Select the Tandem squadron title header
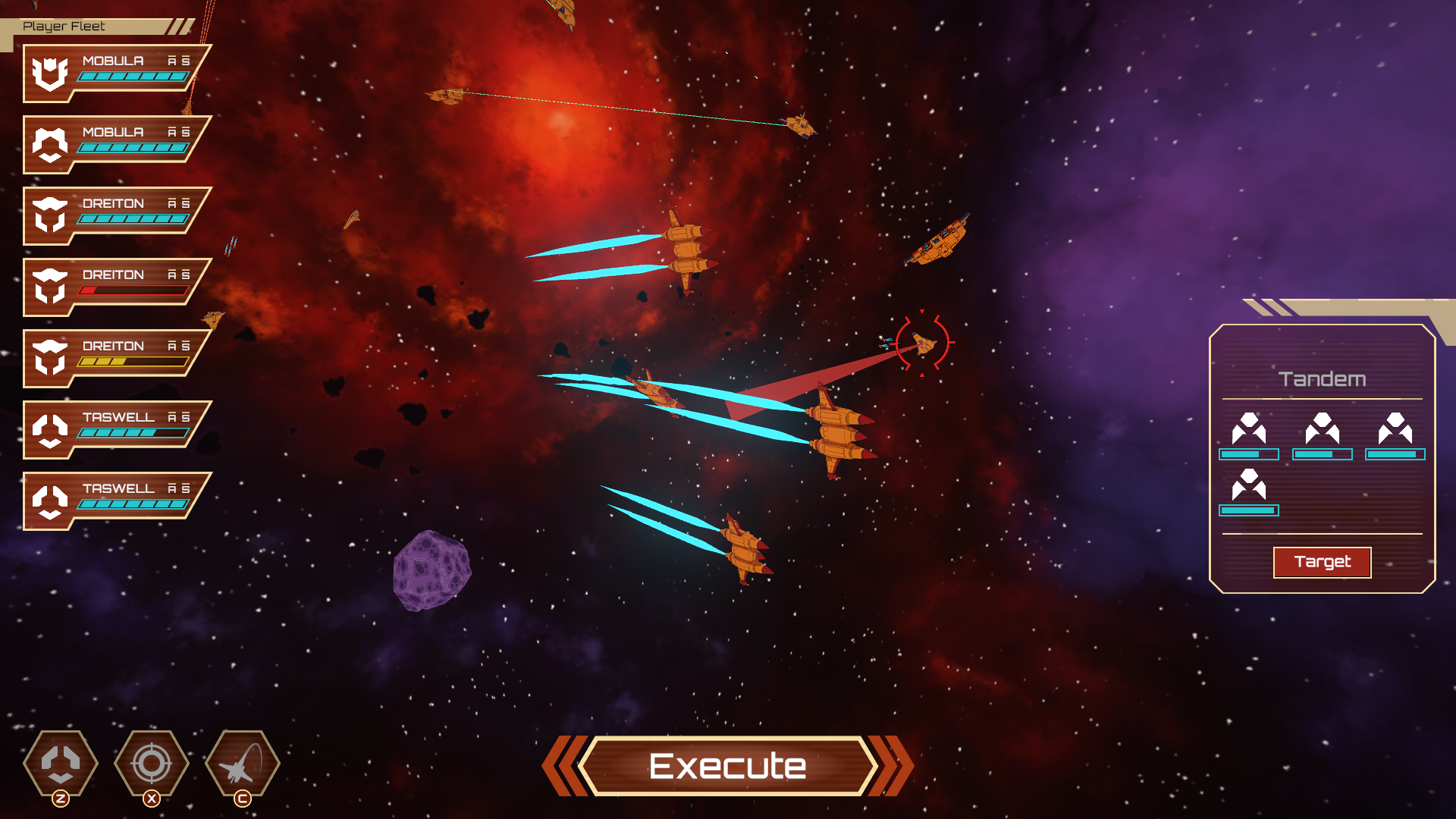The width and height of the screenshot is (1456, 819). (1323, 379)
